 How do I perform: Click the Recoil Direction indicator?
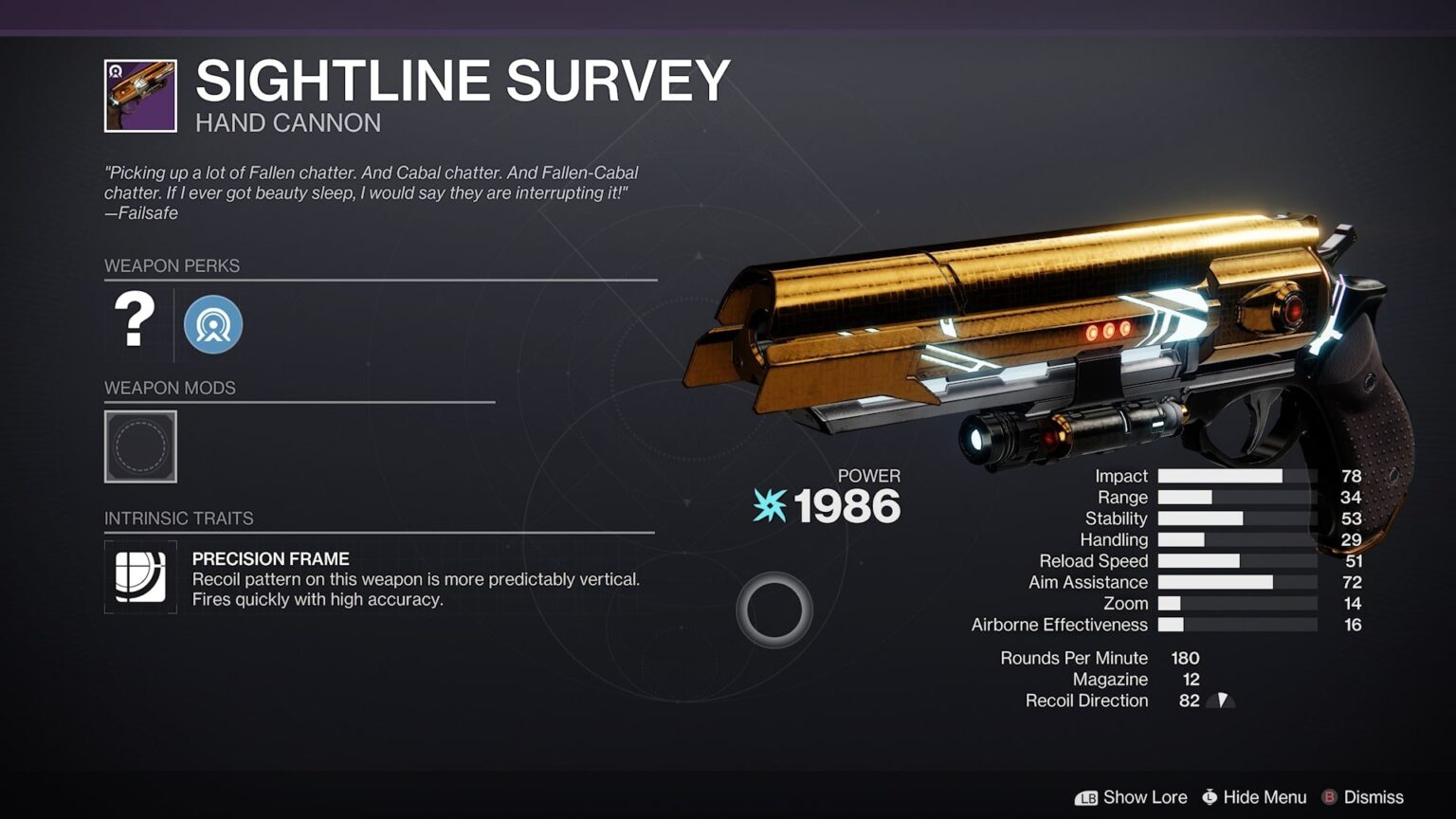1222,701
